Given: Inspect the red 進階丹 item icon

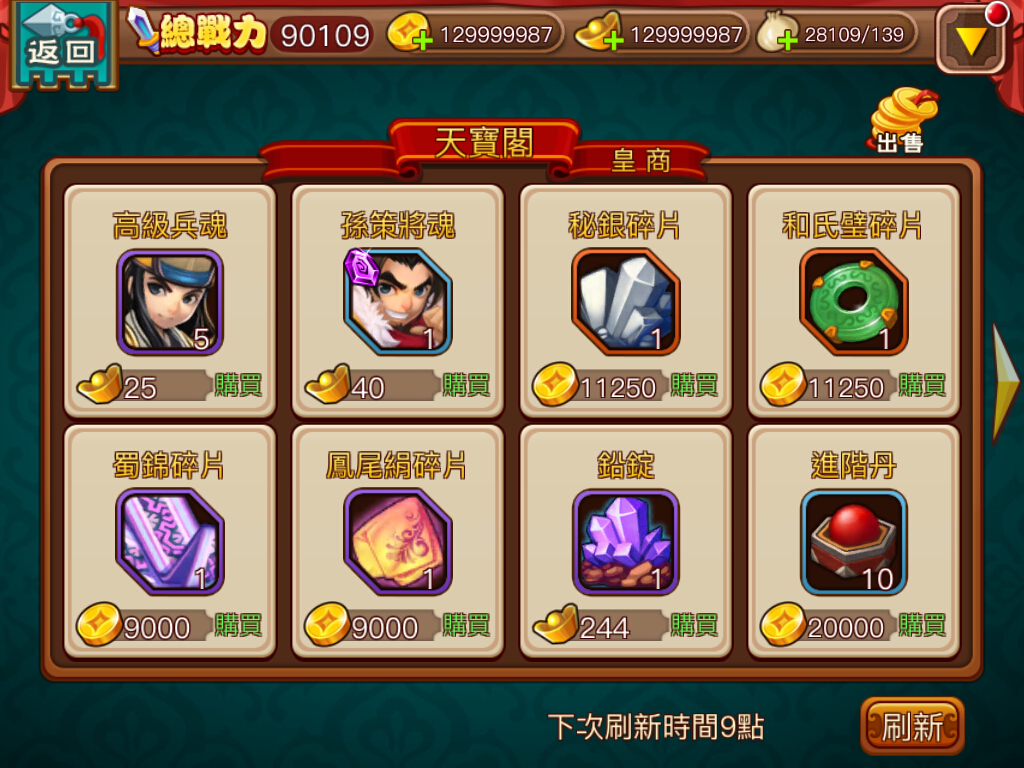Looking at the screenshot, I should point(853,542).
